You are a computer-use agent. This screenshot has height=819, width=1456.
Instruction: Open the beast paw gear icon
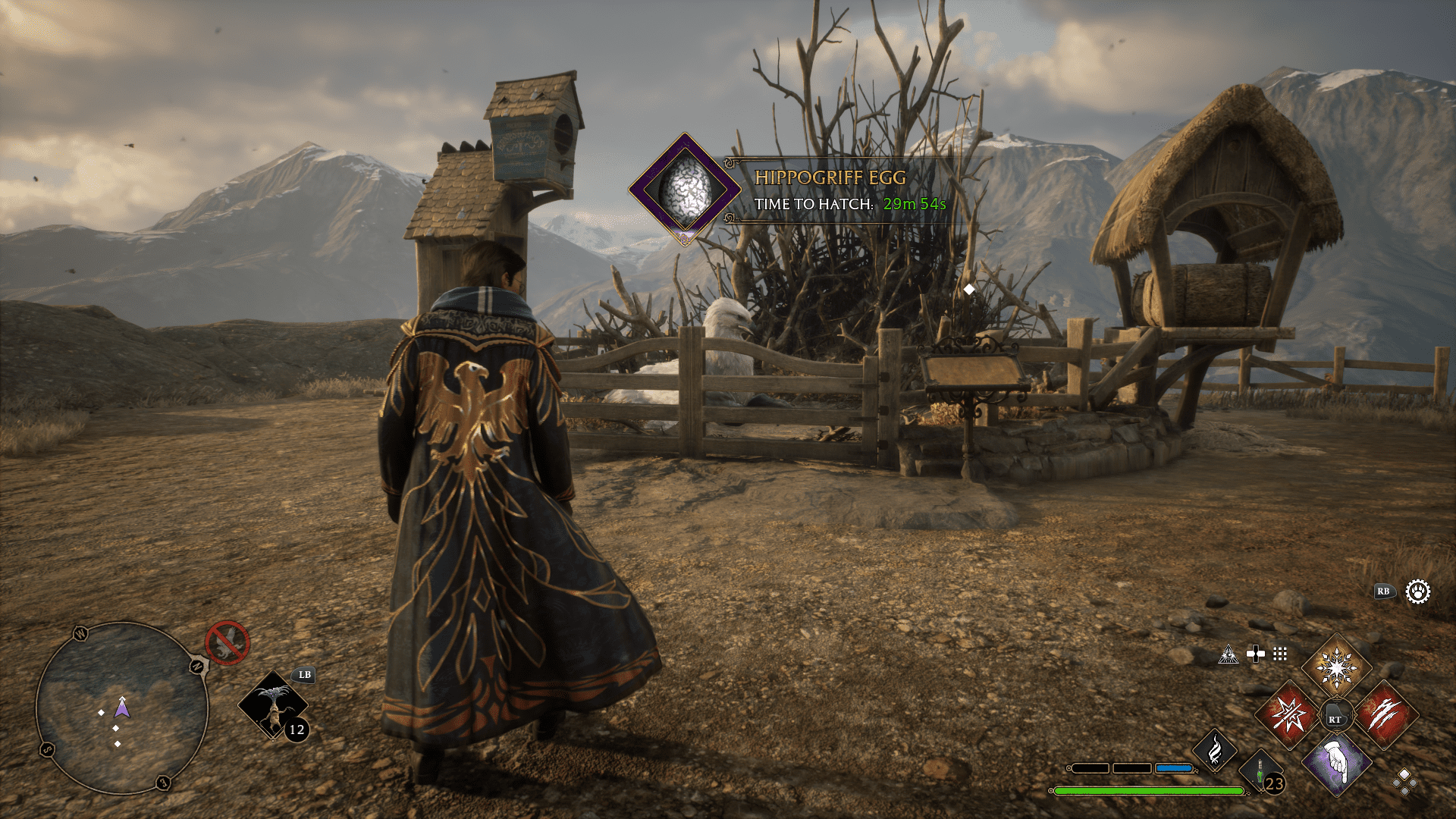pos(1417,591)
